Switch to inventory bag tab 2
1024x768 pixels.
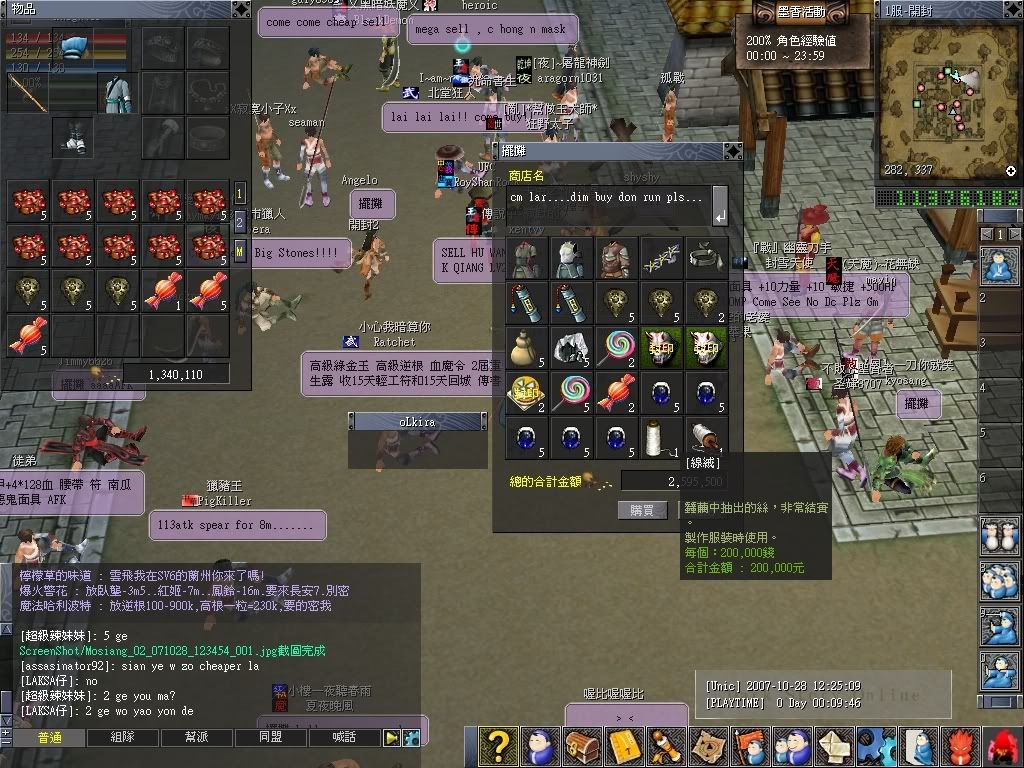240,221
